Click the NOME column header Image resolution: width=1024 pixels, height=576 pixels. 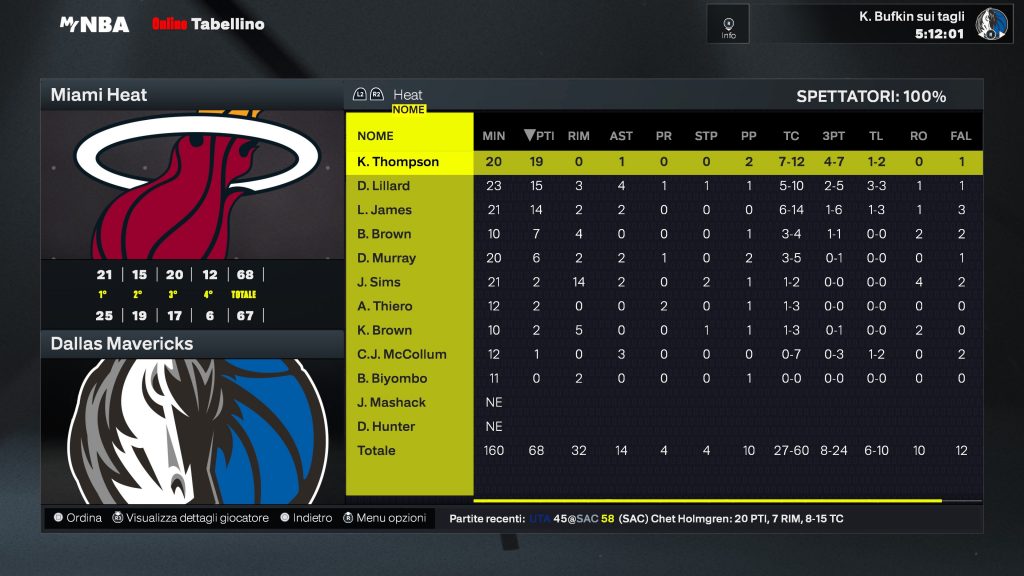376,136
